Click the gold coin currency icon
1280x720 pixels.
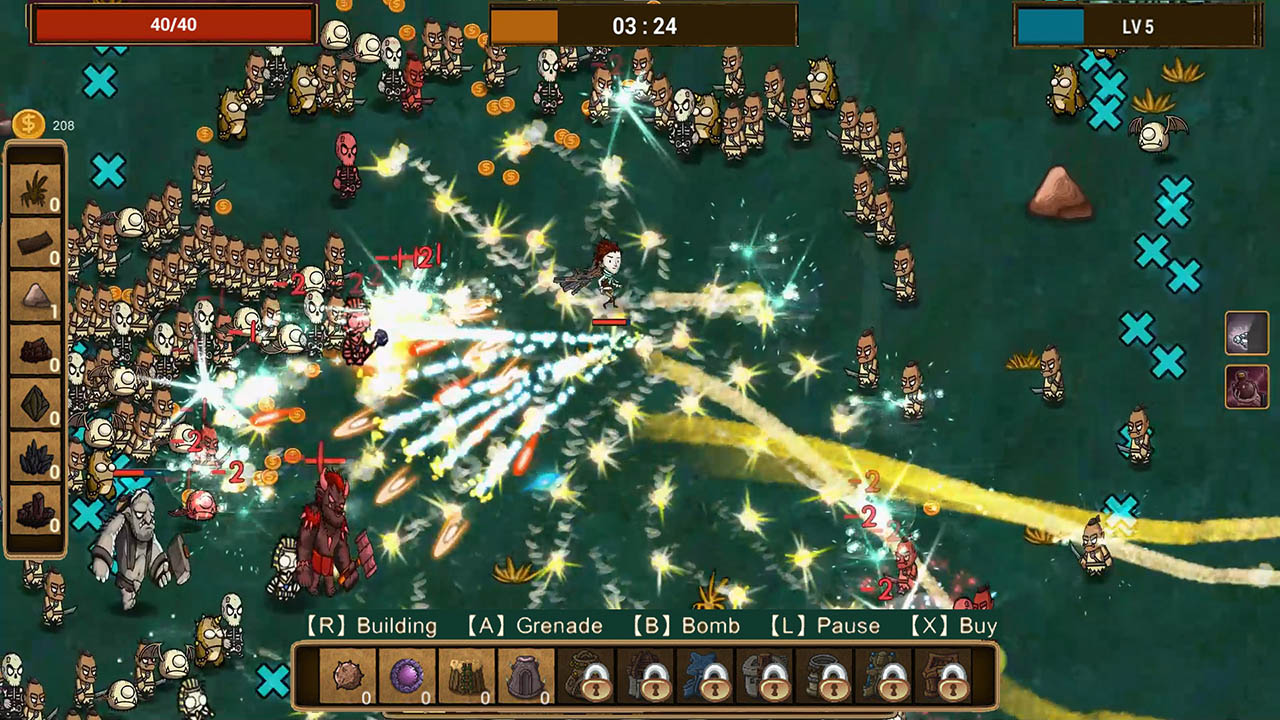pyautogui.click(x=30, y=124)
